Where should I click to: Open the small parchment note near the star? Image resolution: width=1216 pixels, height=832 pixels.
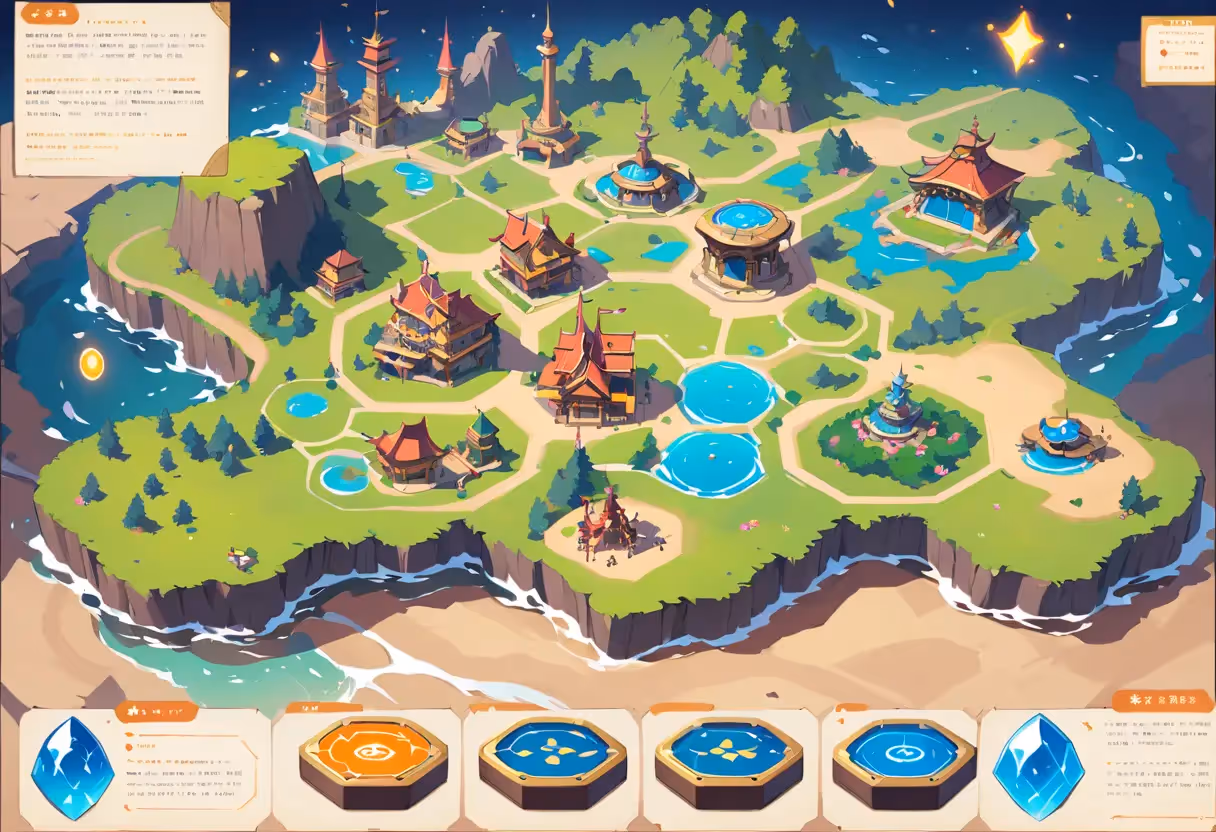point(1177,49)
